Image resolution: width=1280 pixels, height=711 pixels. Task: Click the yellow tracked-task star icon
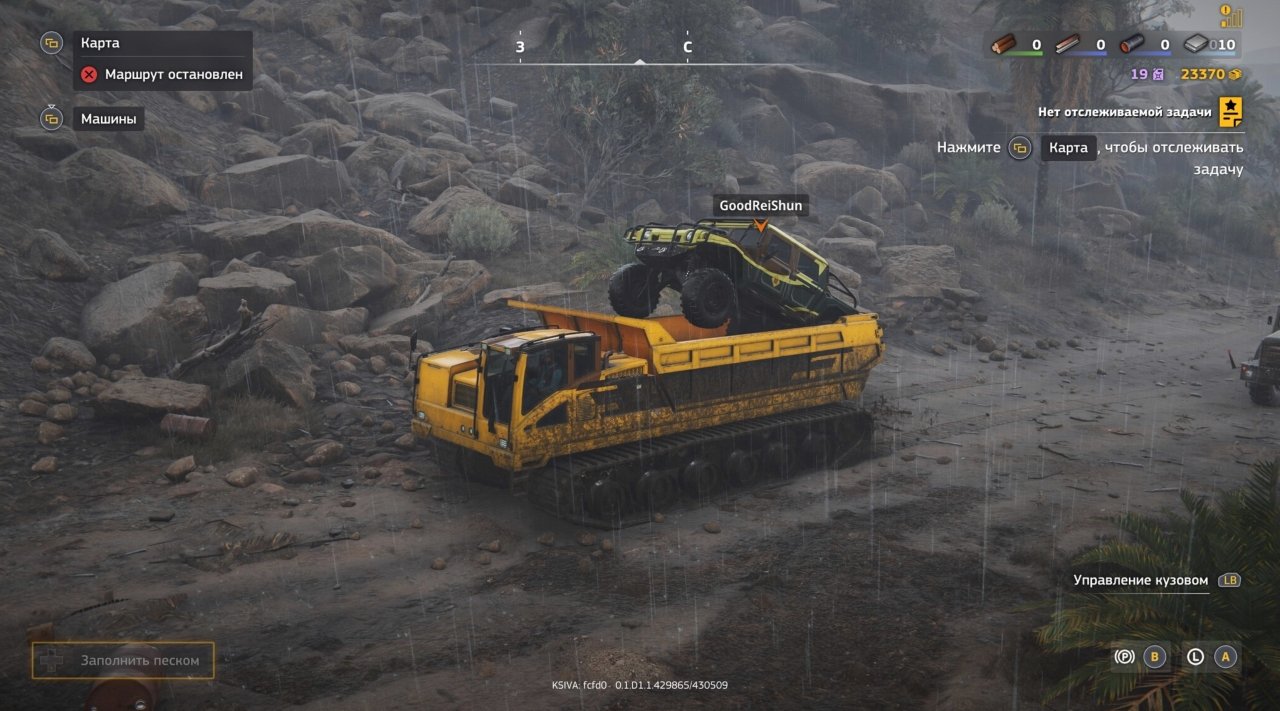click(1231, 111)
